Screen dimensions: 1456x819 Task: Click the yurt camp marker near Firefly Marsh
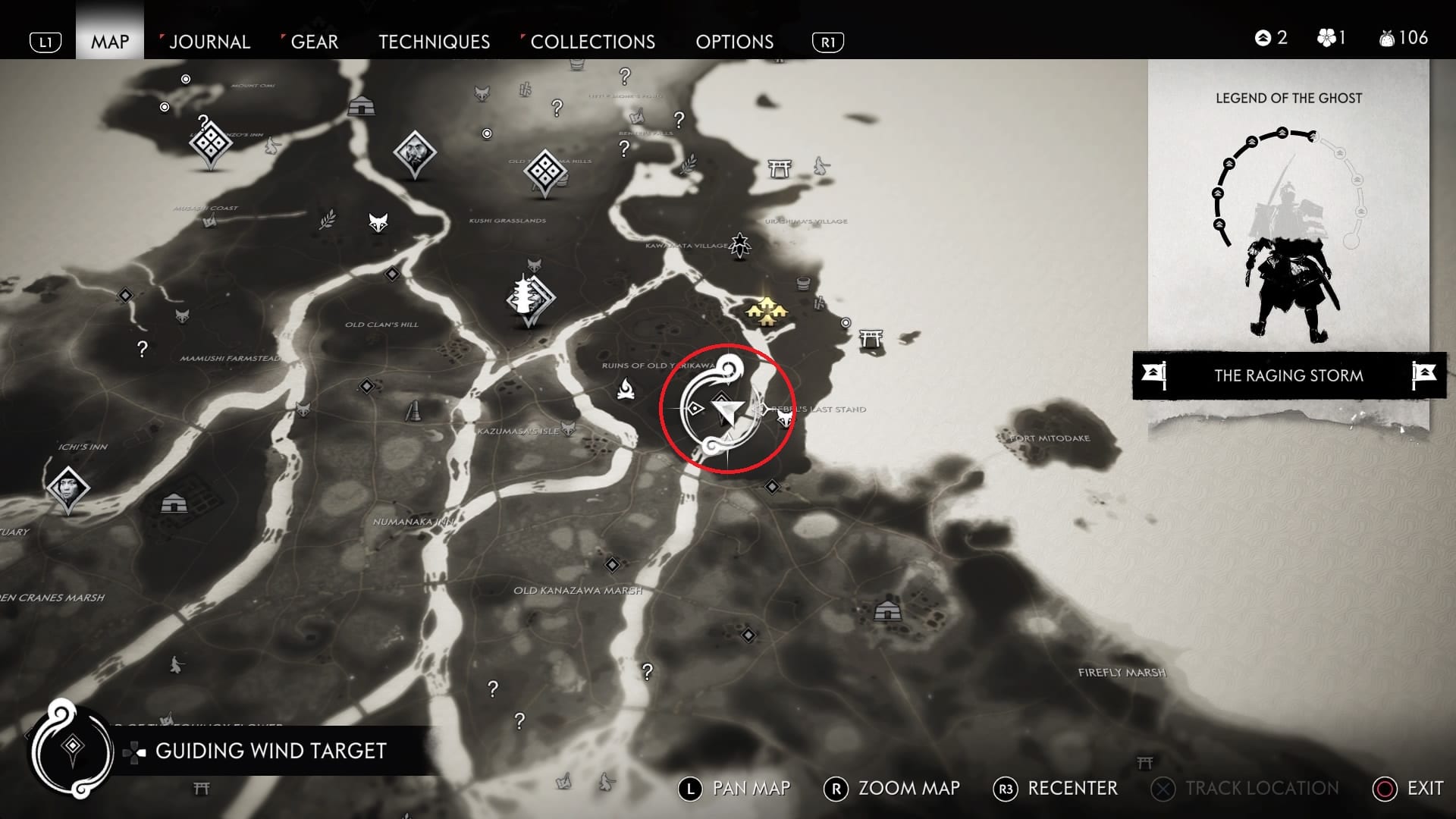886,610
